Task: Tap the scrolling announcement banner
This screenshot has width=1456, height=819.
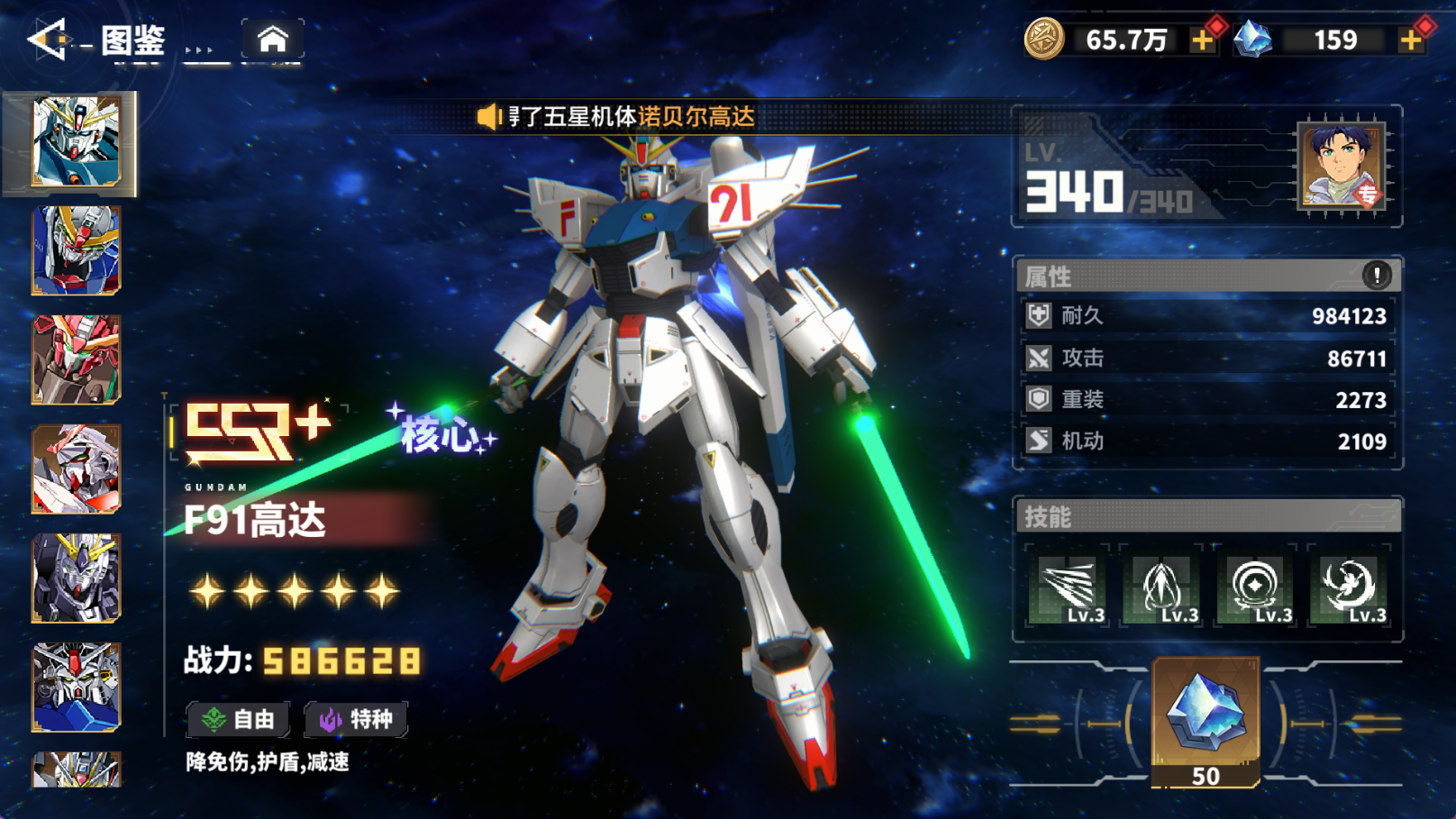Action: click(x=631, y=117)
